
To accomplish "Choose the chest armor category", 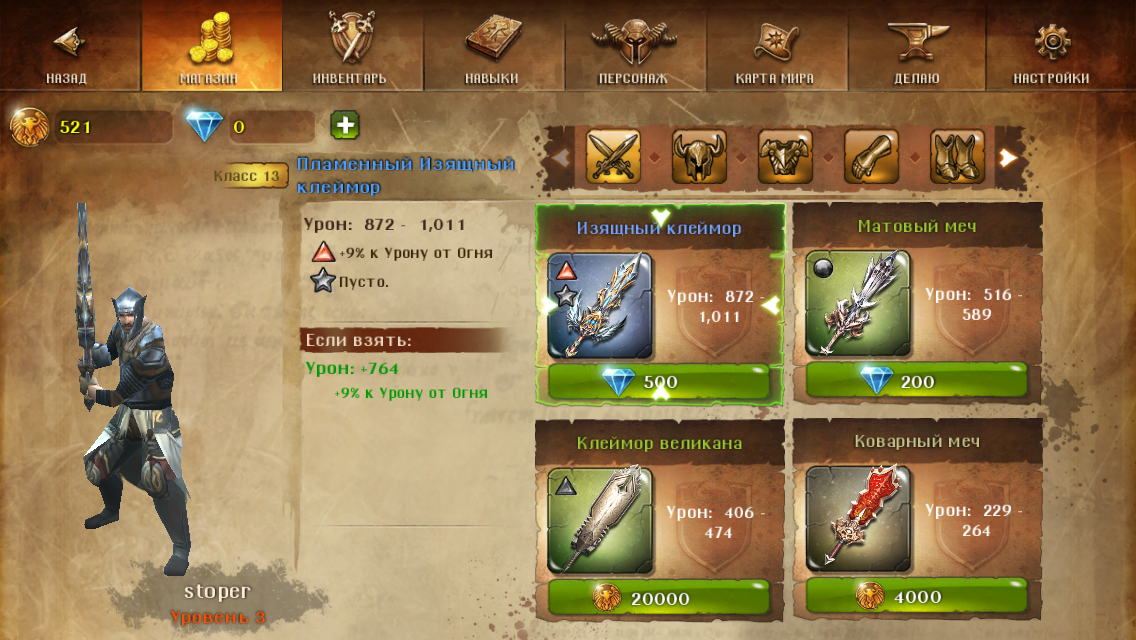I will (785, 156).
